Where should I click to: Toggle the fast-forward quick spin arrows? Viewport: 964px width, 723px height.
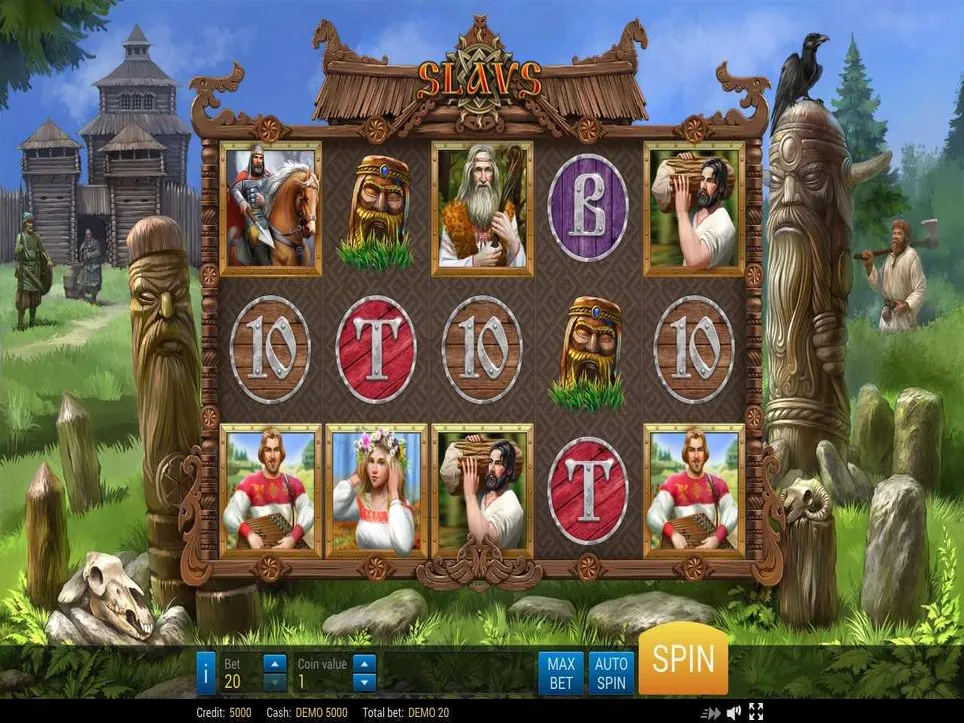click(711, 713)
